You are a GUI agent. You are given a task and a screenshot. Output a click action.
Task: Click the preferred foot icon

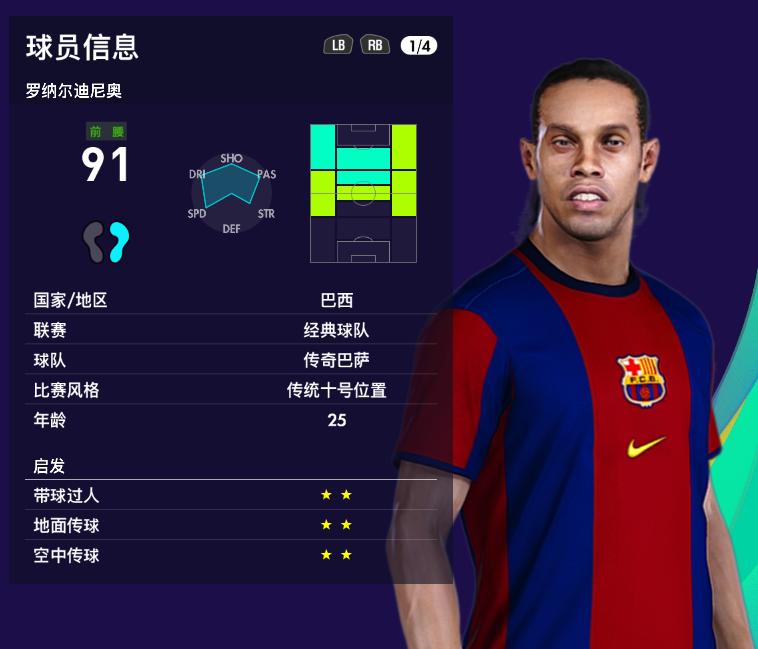[x=106, y=241]
